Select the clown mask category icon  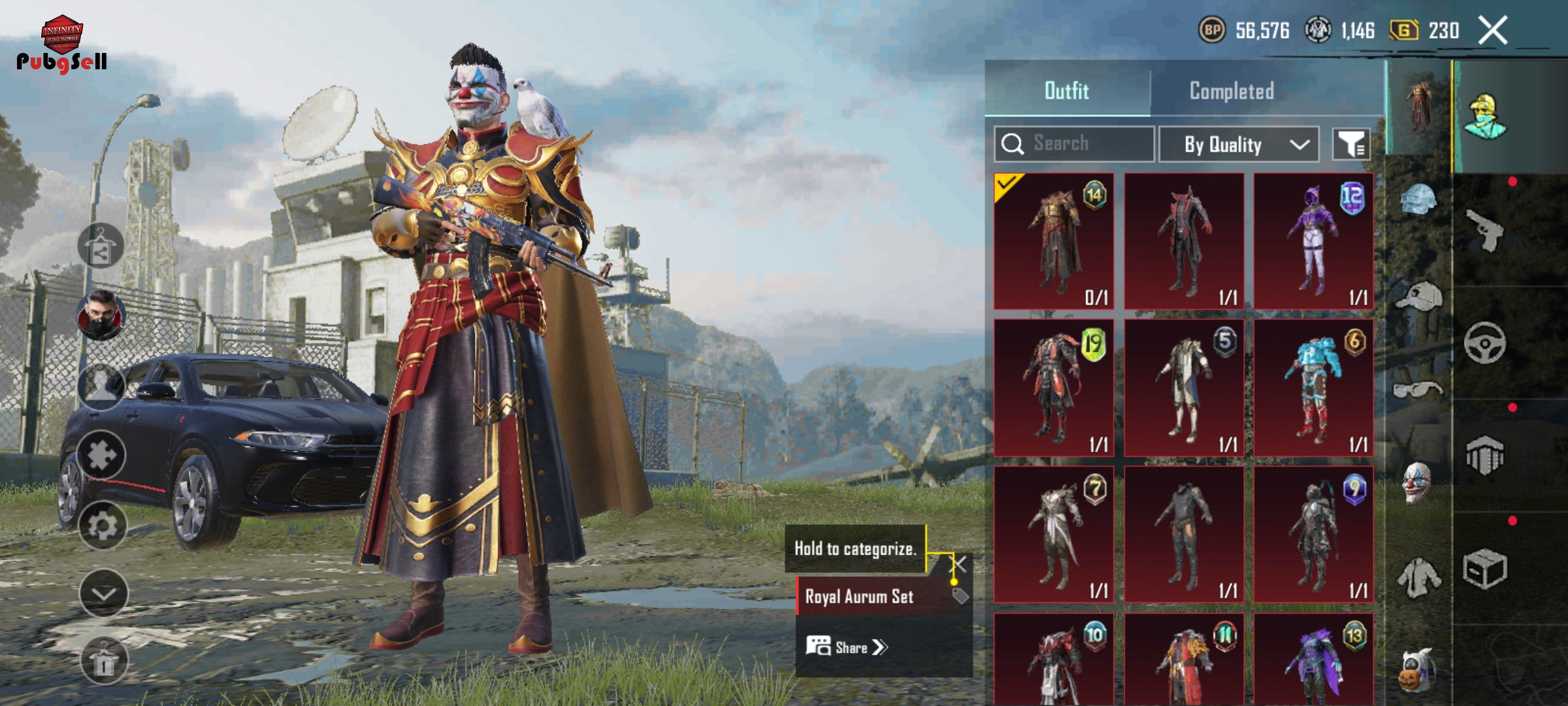point(1417,482)
